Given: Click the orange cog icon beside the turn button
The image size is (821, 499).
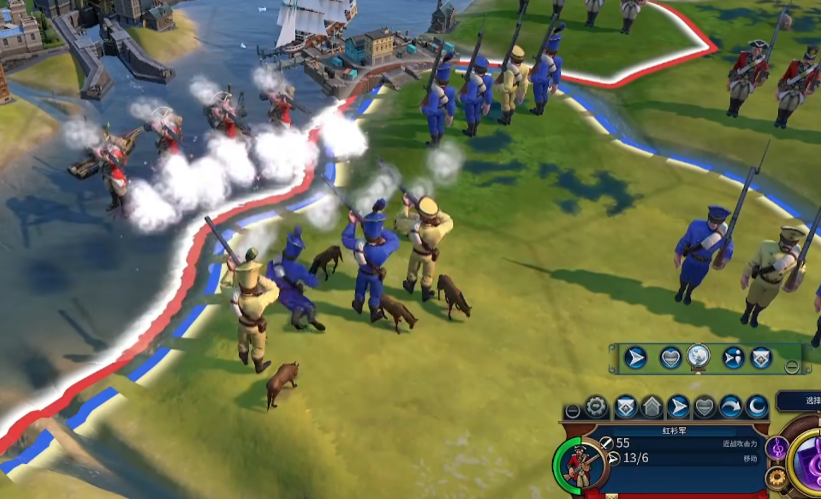Looking at the screenshot, I should click(776, 478).
